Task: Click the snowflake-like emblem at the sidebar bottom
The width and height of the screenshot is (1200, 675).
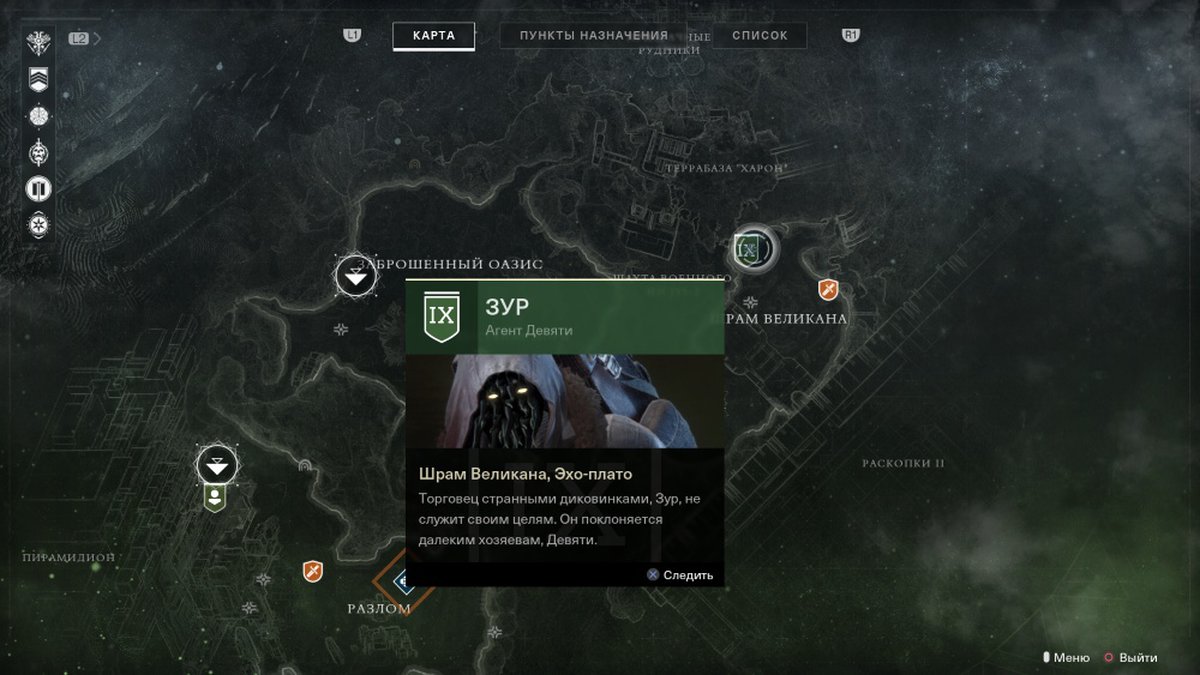Action: 38,225
